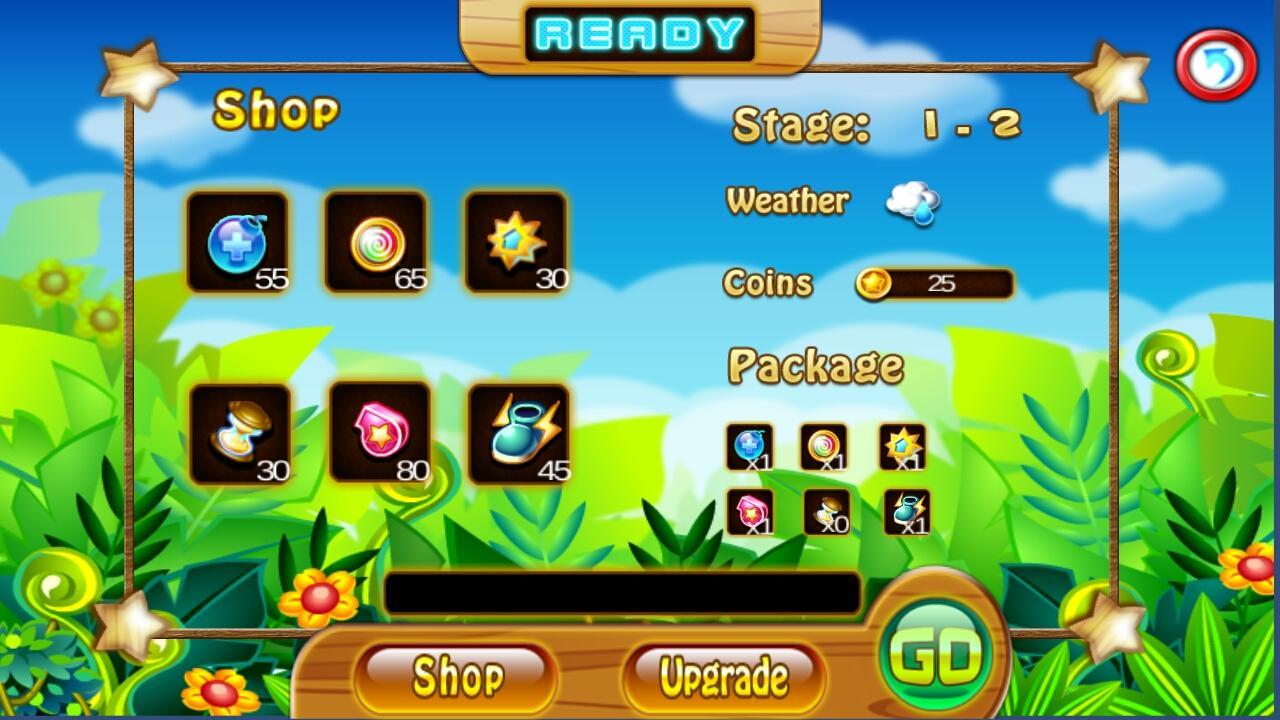Viewport: 1280px width, 720px height.
Task: Purchase the rainbow lollipop costing 65
Action: pyautogui.click(x=378, y=241)
